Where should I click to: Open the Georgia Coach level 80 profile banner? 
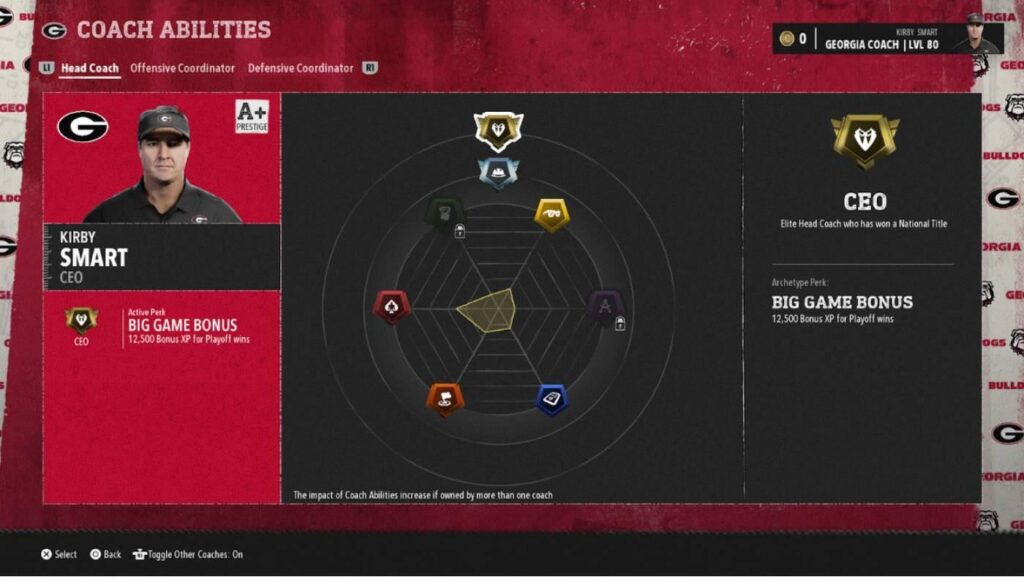pos(888,38)
